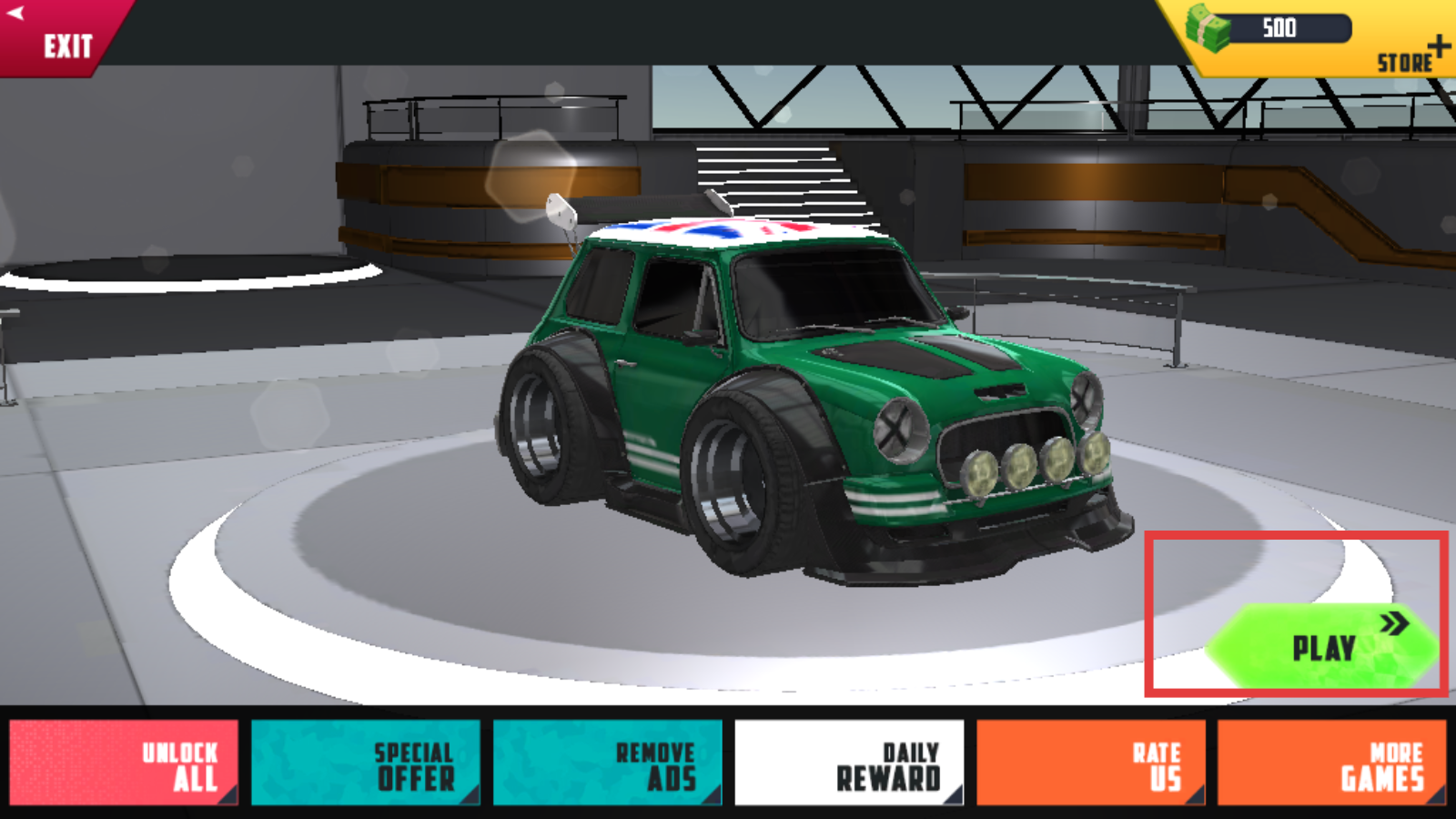Start the race with the green PLAY button

1324,647
